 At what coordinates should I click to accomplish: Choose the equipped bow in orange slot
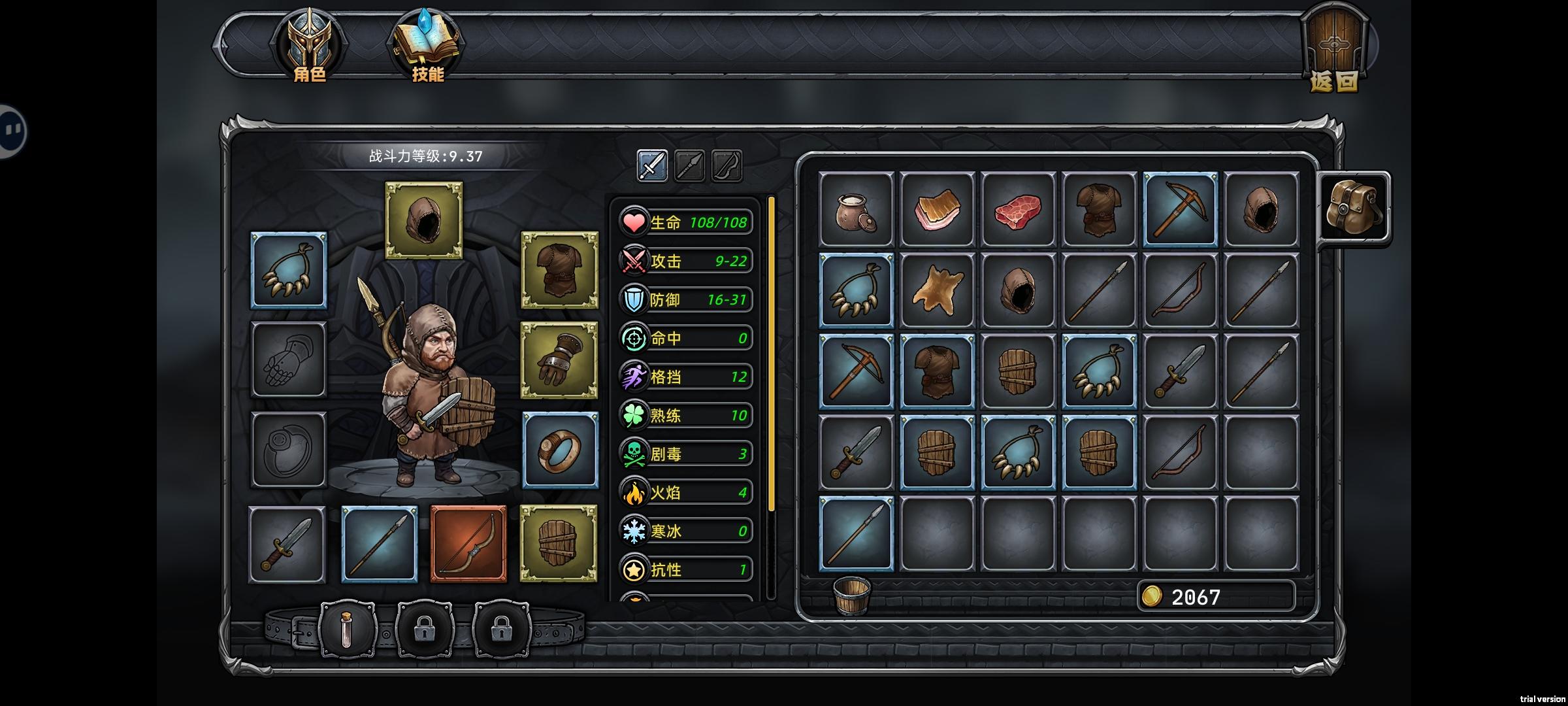468,543
